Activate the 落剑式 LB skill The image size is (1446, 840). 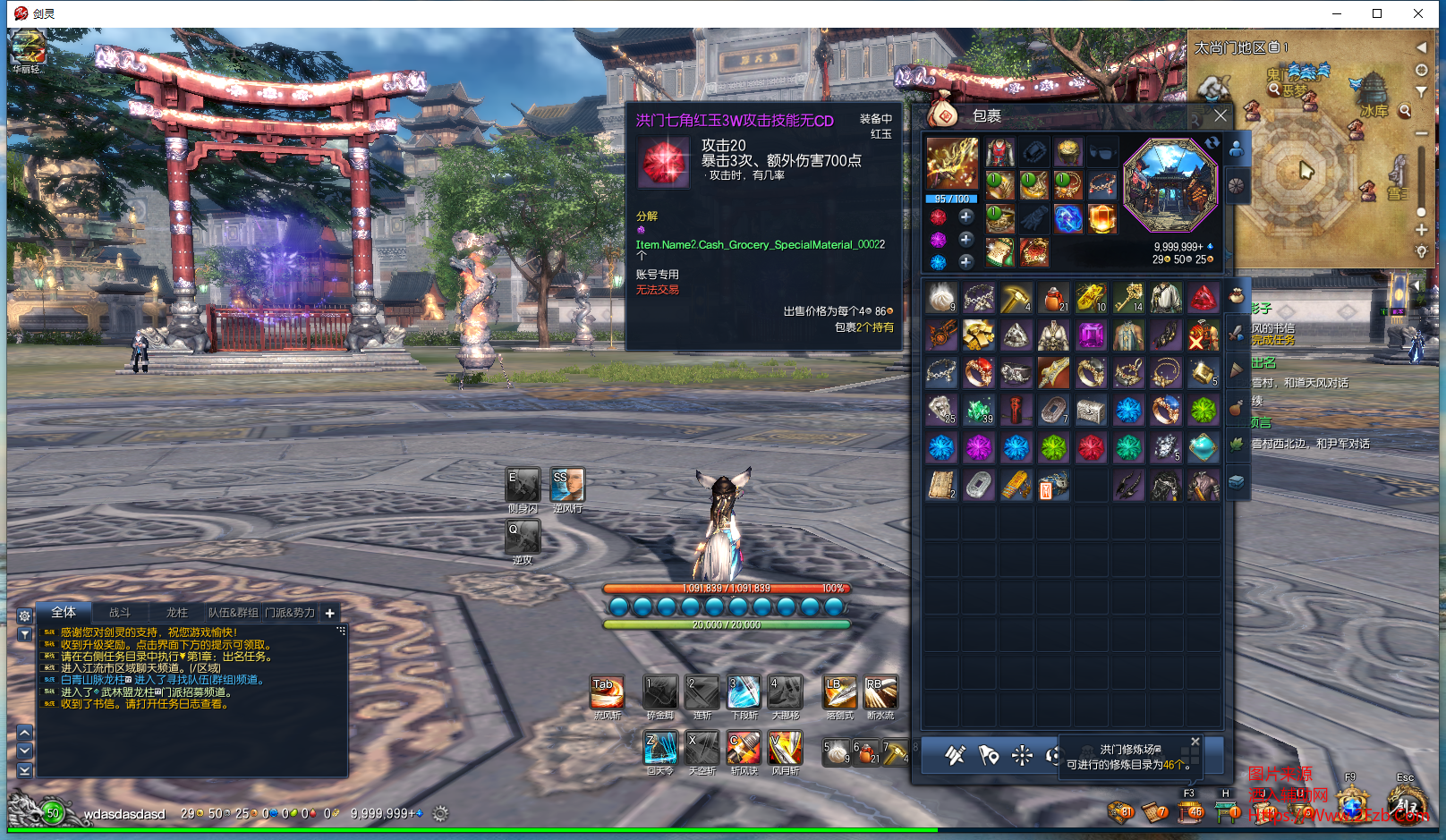[x=839, y=693]
